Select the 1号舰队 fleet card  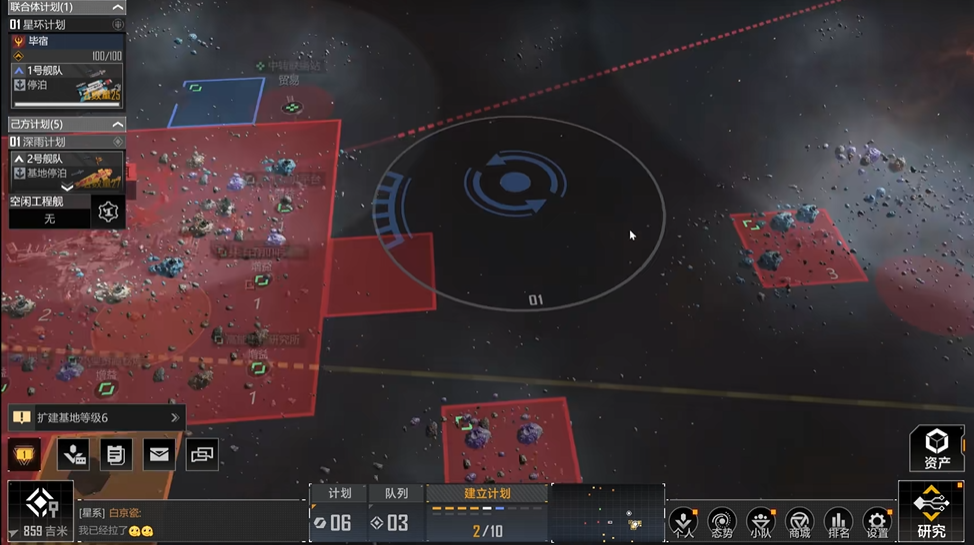(67, 86)
